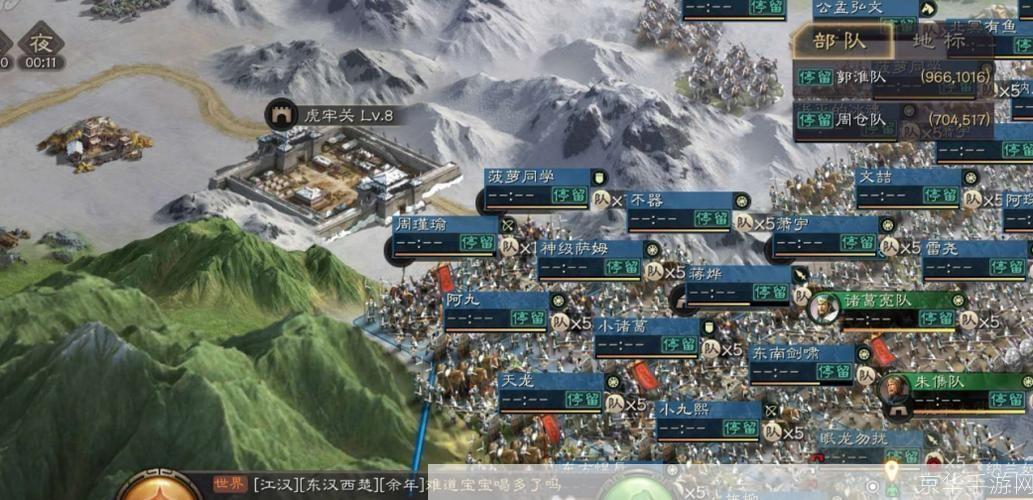The image size is (1033, 500).
Task: Switch to the 部队 tab
Action: pos(838,41)
